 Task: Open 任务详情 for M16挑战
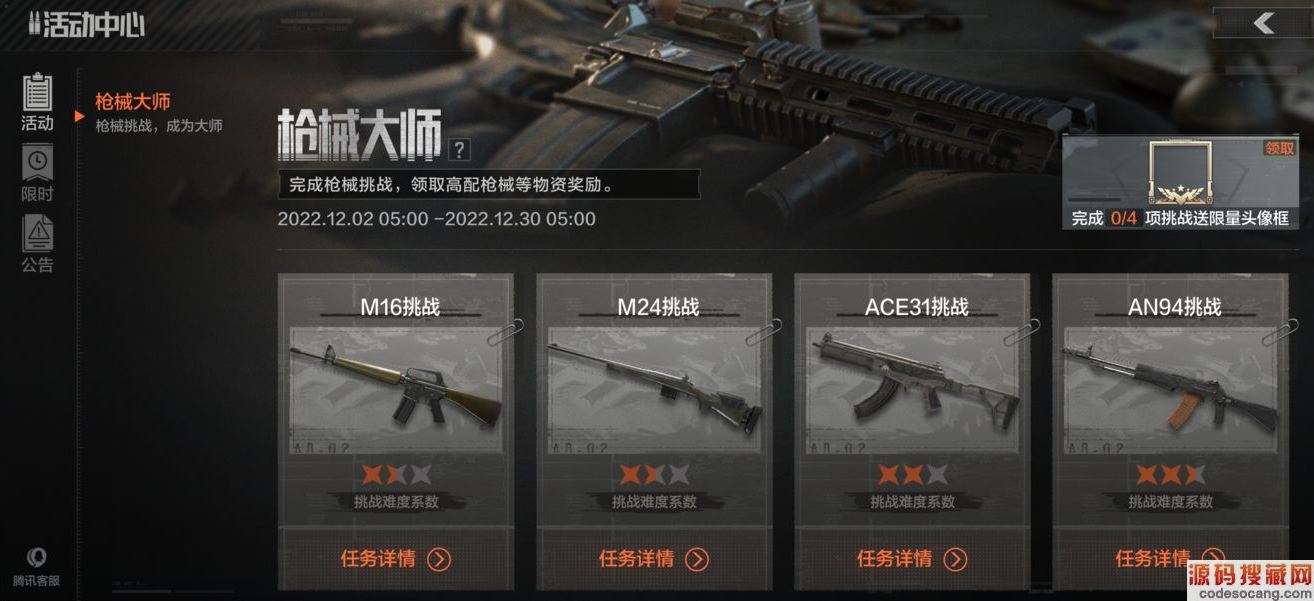point(396,558)
